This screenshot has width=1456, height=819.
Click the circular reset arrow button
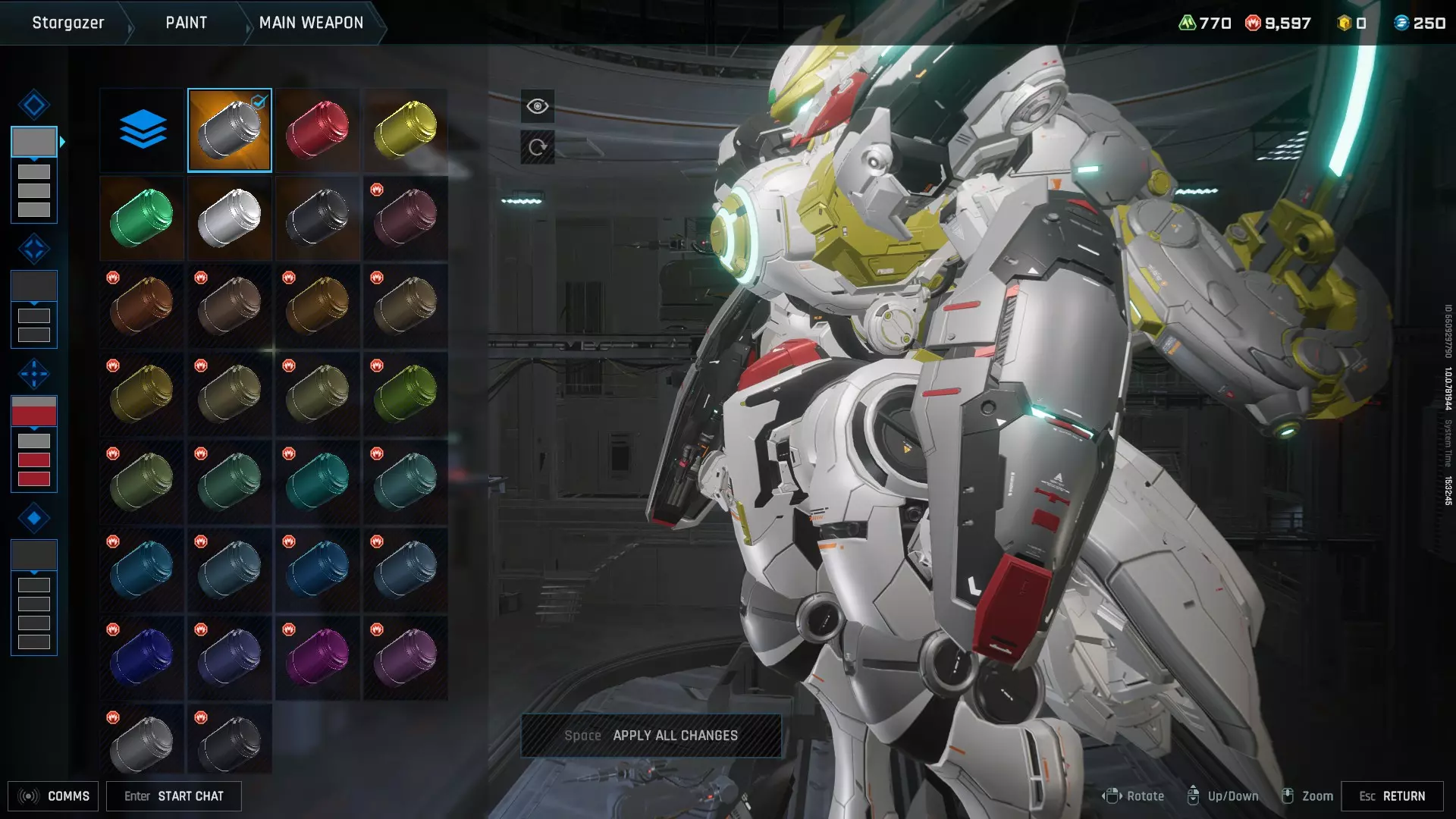pyautogui.click(x=537, y=147)
